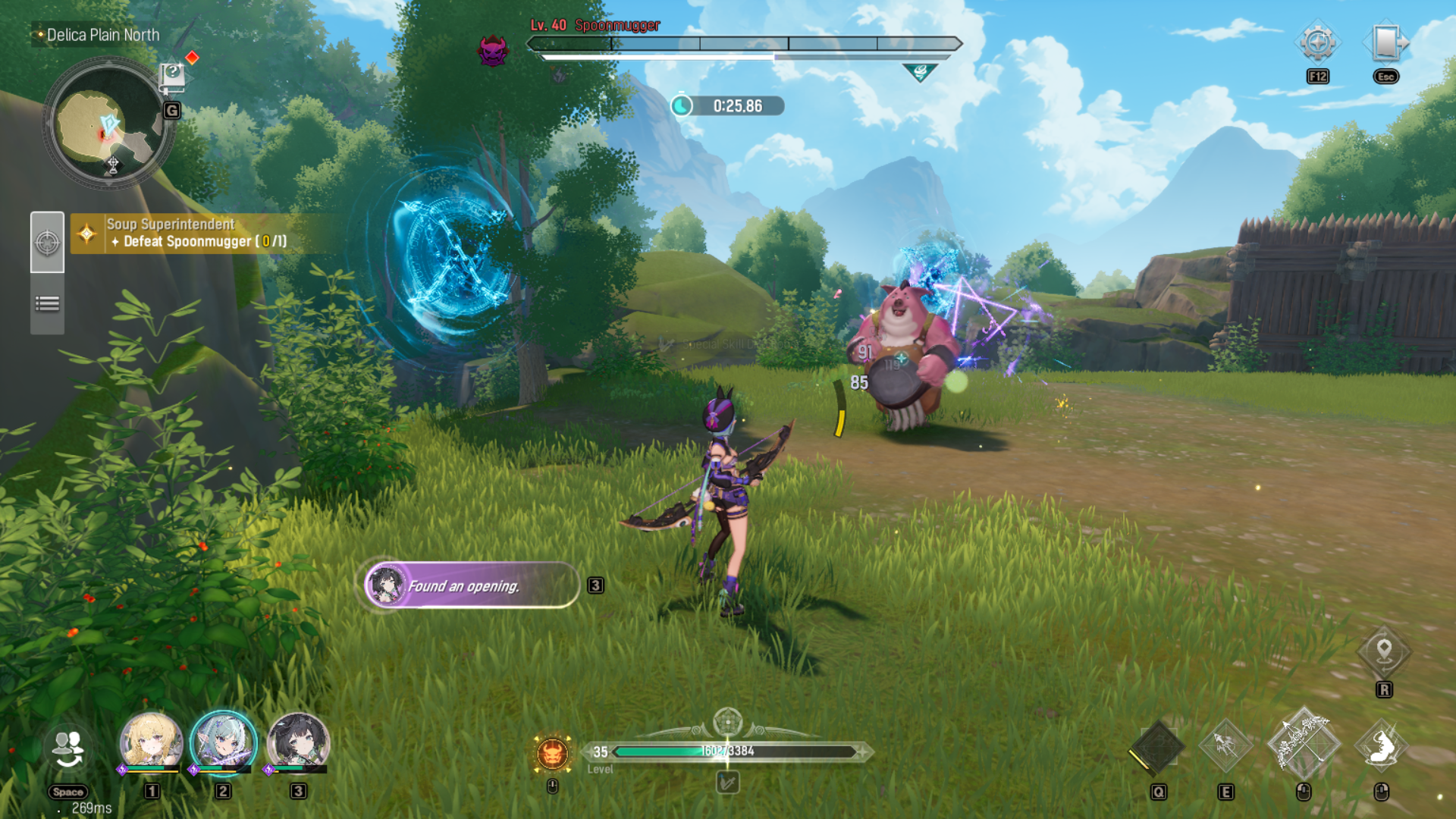Switch to the crosshair tracking tab
The image size is (1456, 819).
pyautogui.click(x=47, y=243)
